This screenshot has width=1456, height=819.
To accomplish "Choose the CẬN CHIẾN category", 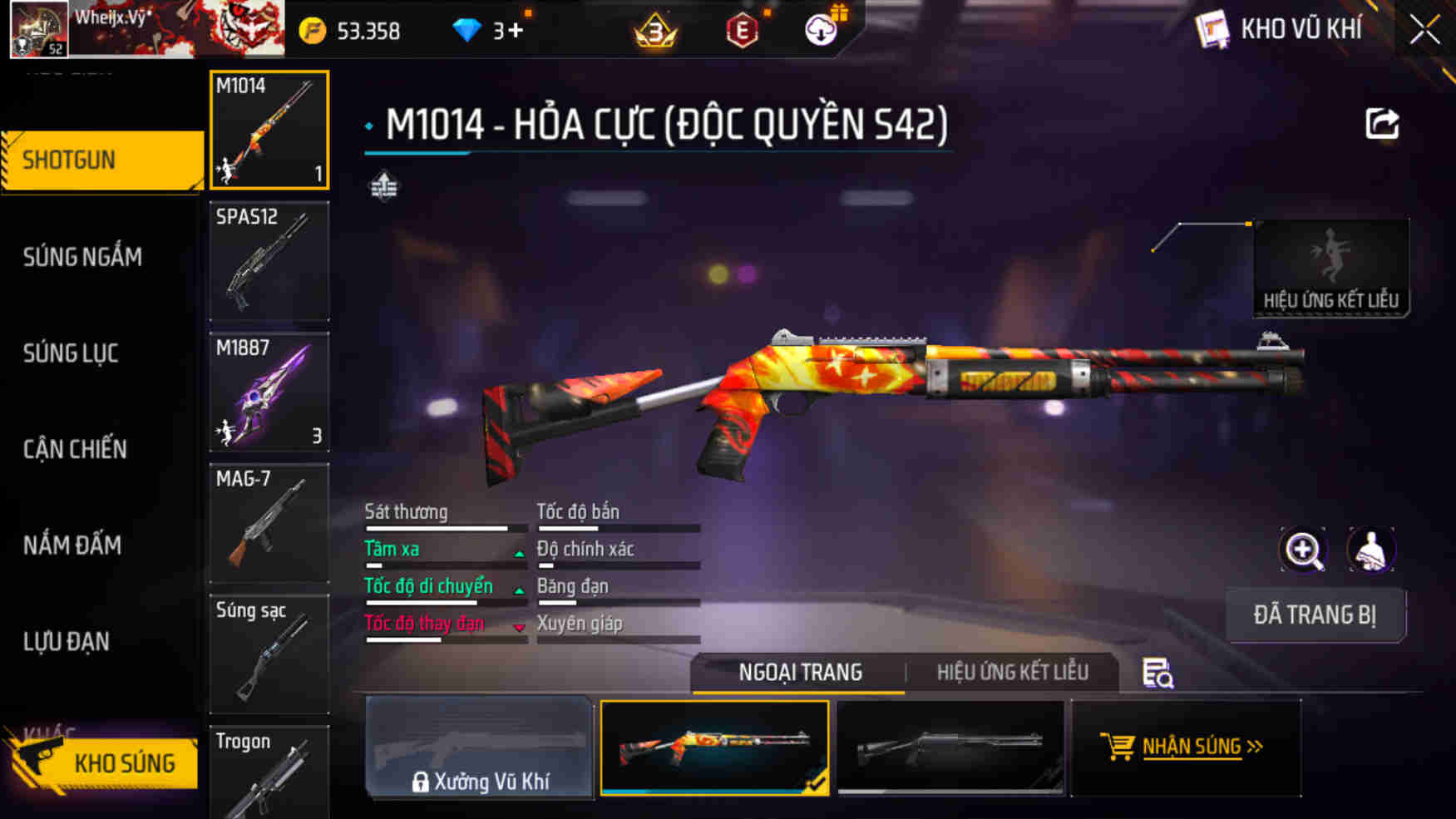I will [76, 449].
